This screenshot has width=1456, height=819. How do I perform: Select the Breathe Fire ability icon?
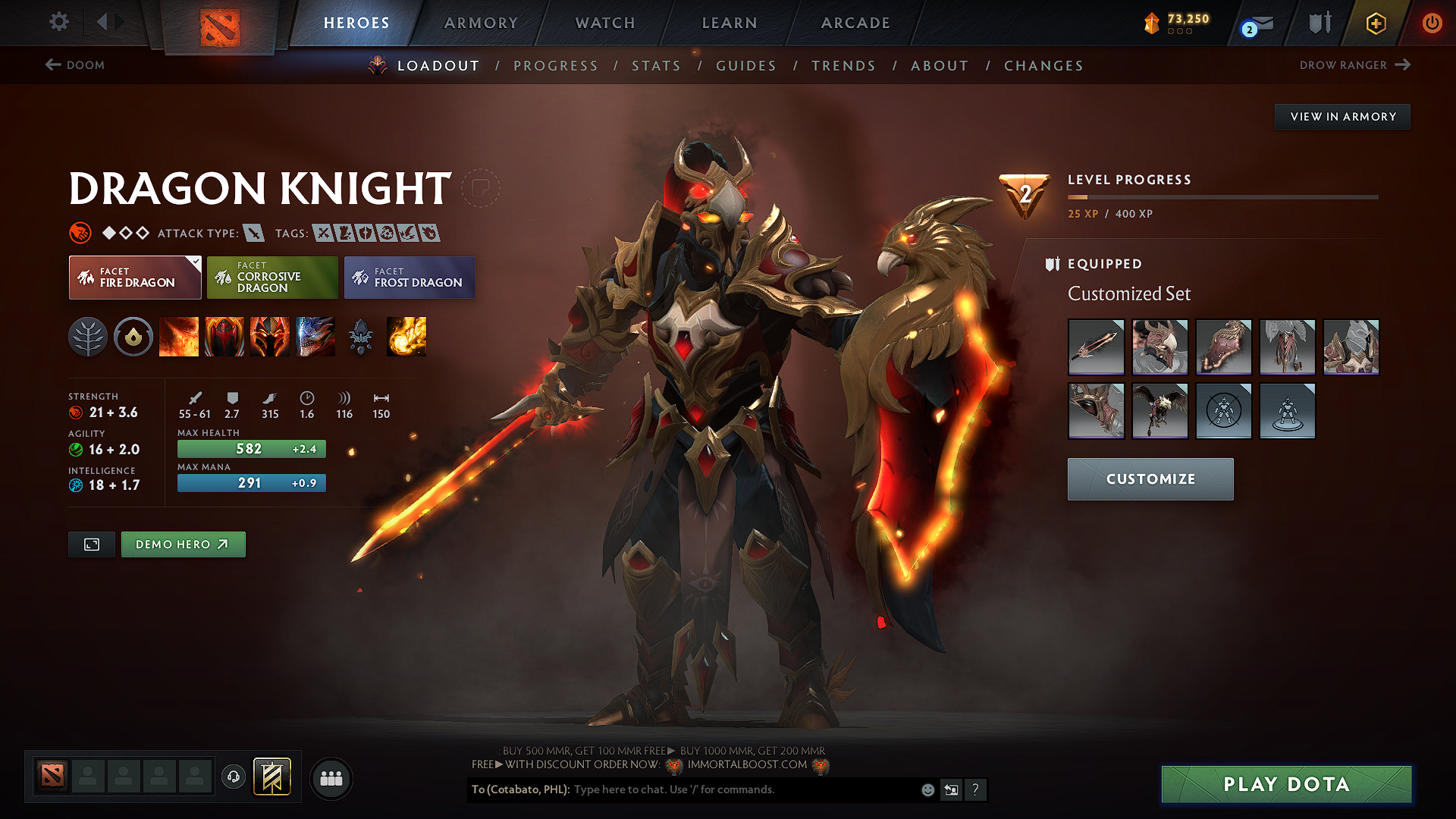[179, 337]
